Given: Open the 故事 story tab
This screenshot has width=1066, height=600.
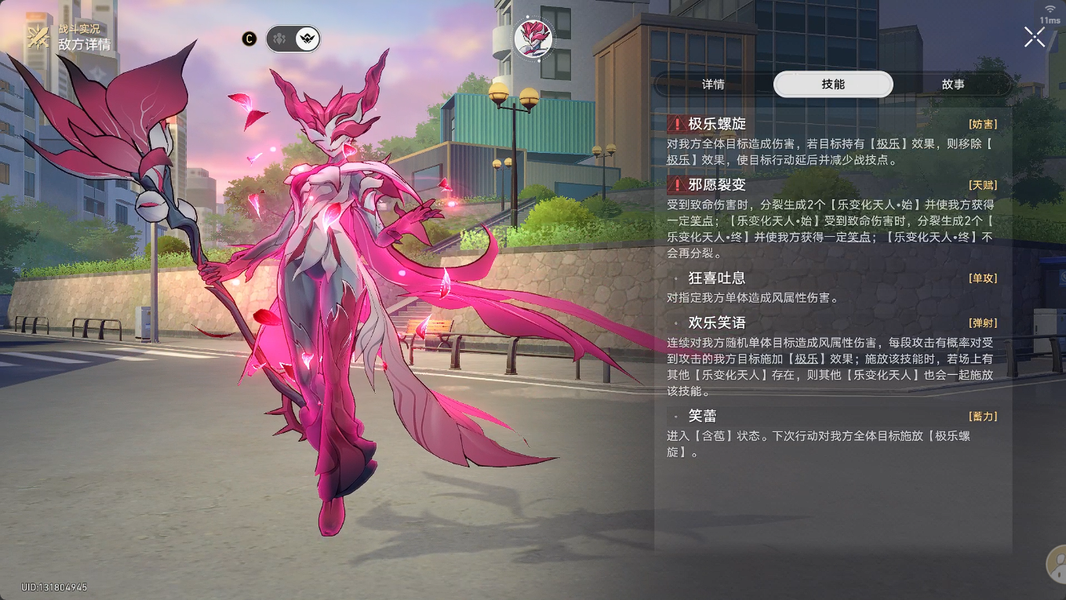Looking at the screenshot, I should coord(952,85).
